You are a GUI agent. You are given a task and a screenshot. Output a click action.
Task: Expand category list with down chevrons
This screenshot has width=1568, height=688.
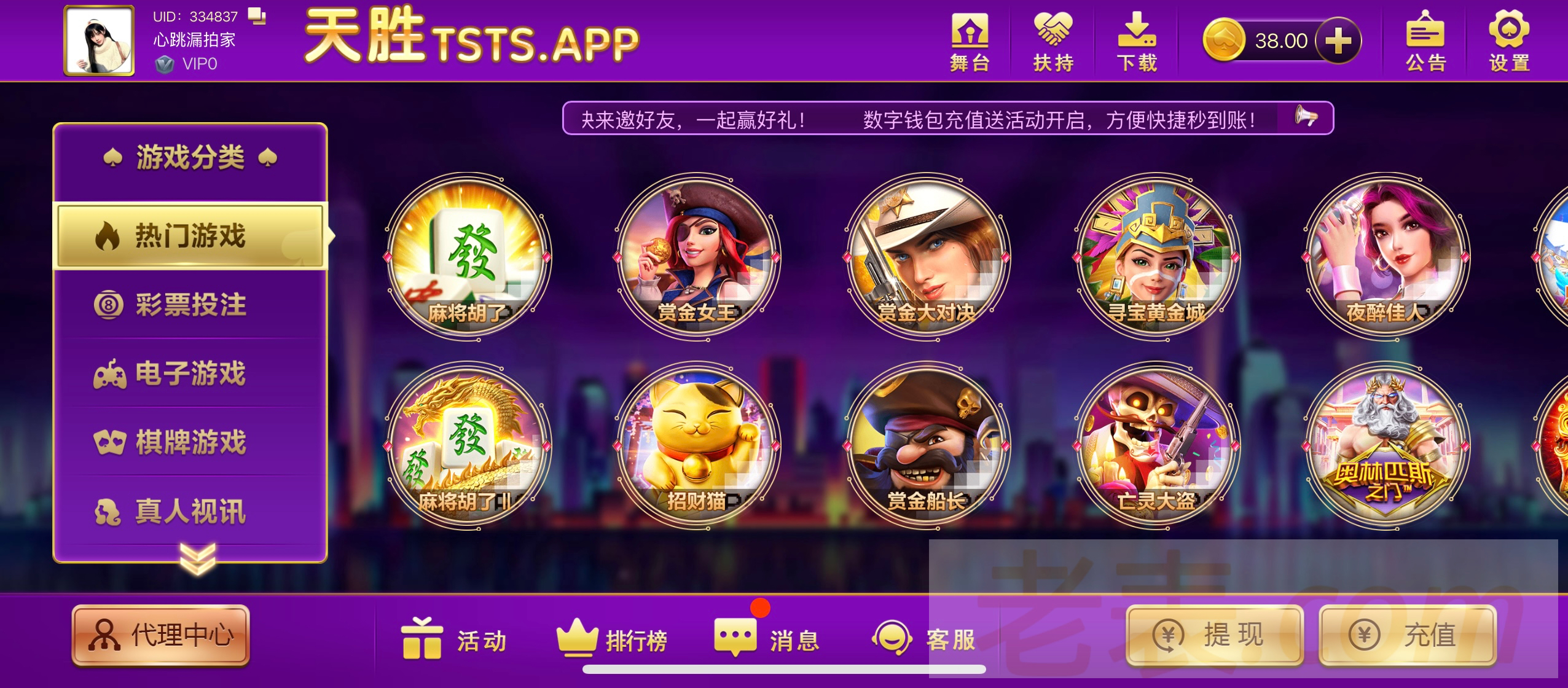[x=198, y=558]
